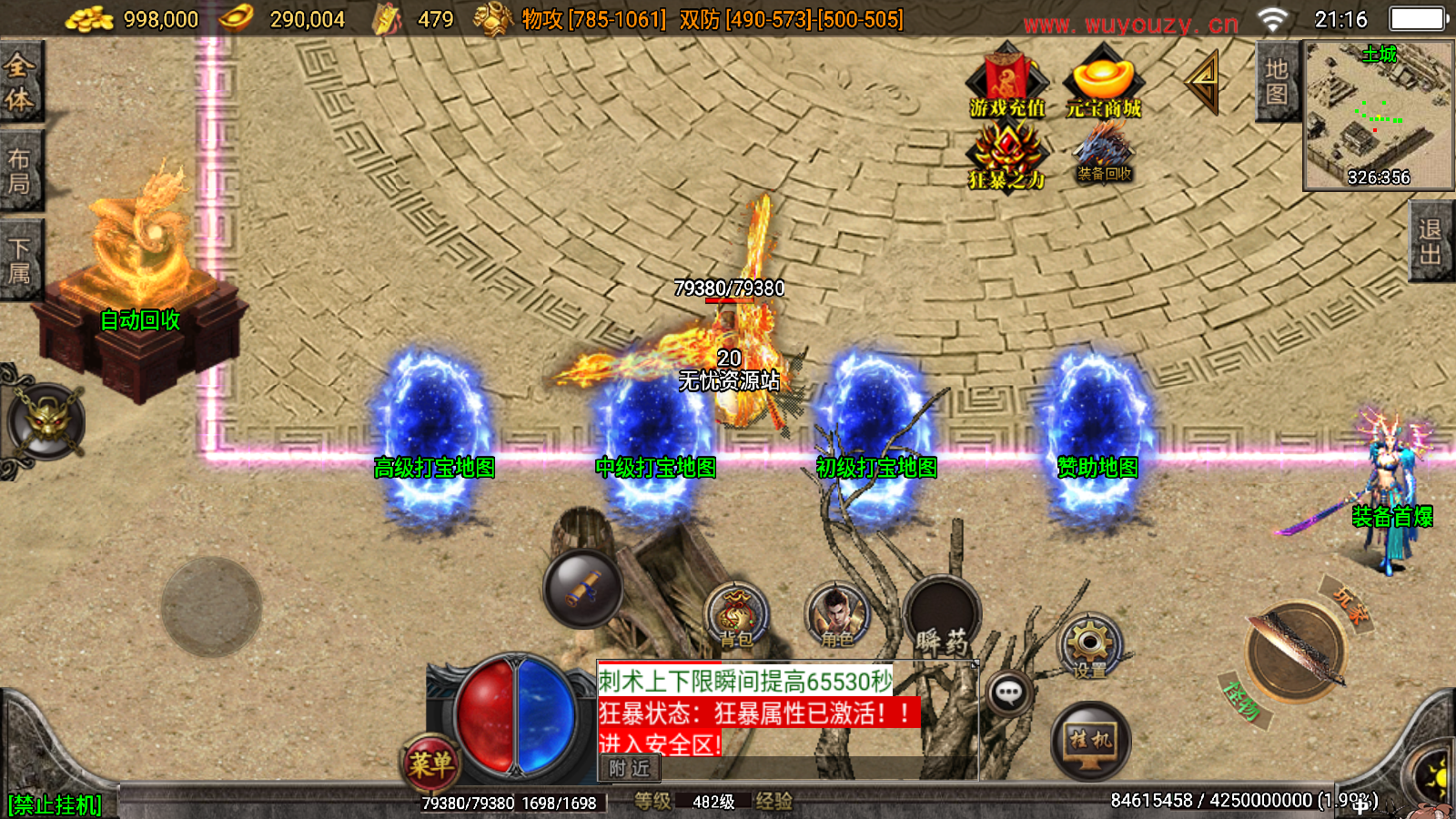Screen dimensions: 1456x819
Task: Use the 瞬药 instant potion button
Action: coord(942,616)
